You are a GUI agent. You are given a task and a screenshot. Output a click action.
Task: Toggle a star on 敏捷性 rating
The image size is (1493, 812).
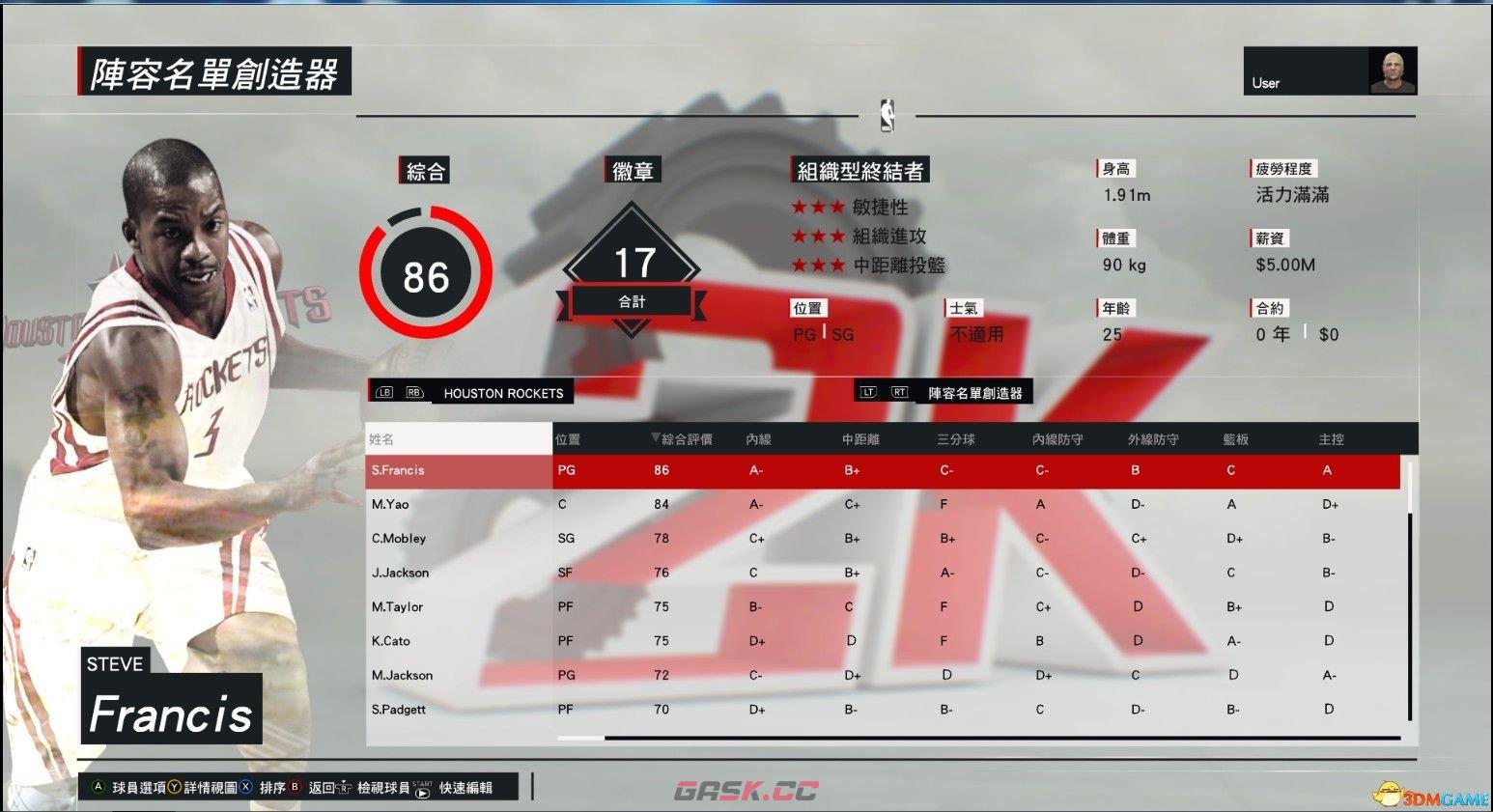pos(818,208)
